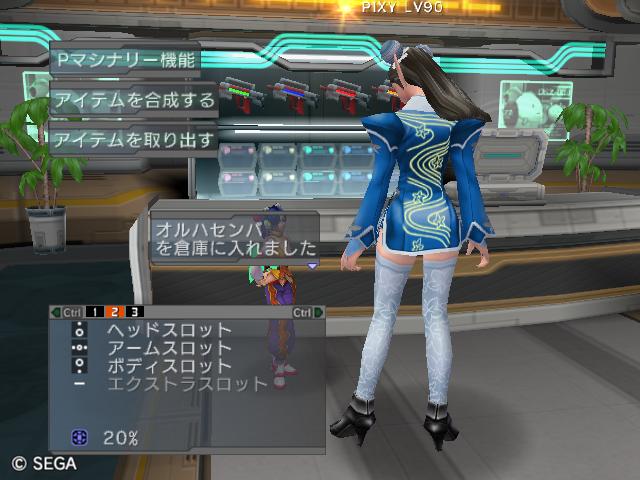Switch to palette tab 1
Screen dimensions: 640x480
click(x=95, y=312)
